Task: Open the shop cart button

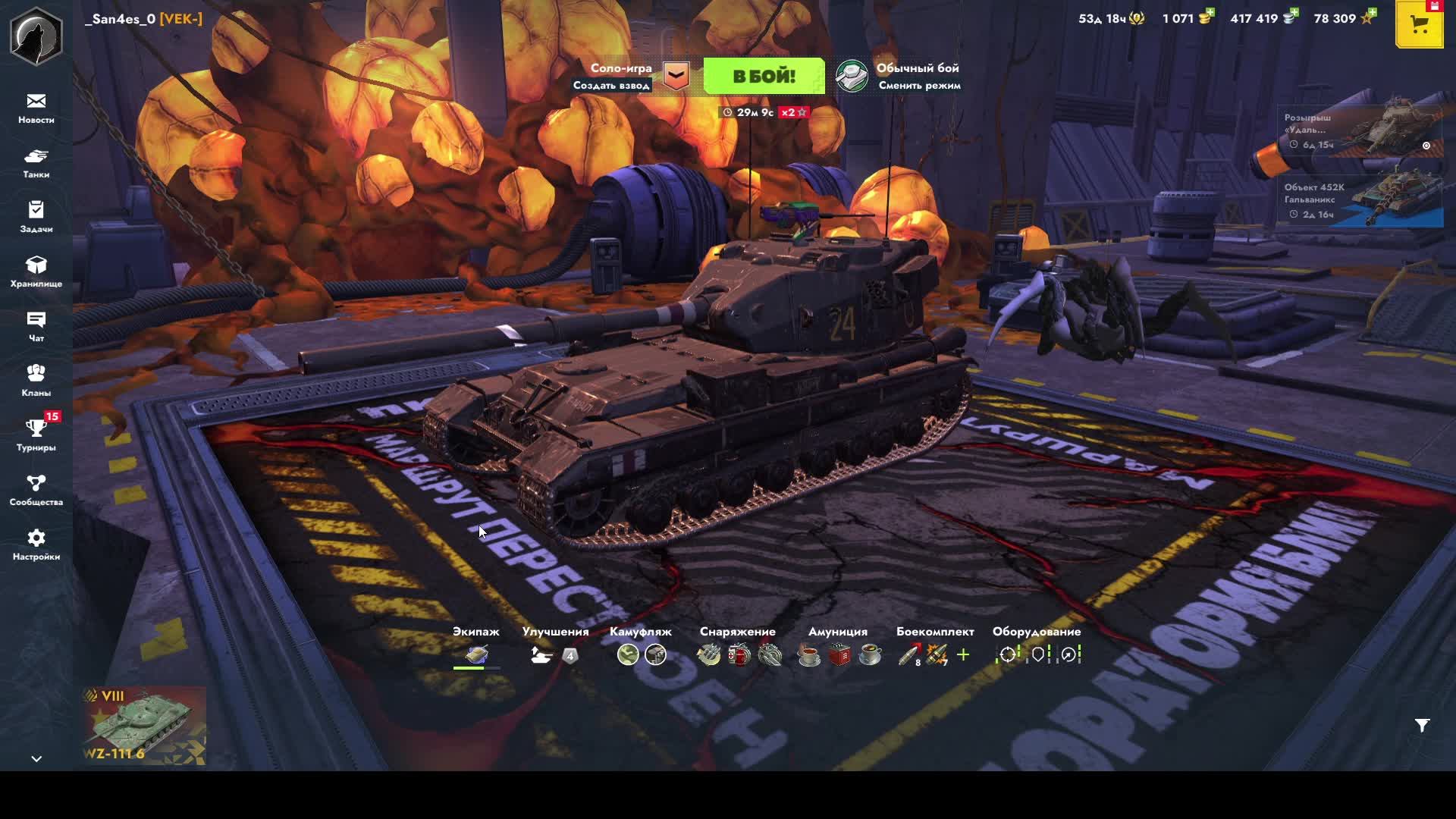Action: (1419, 25)
